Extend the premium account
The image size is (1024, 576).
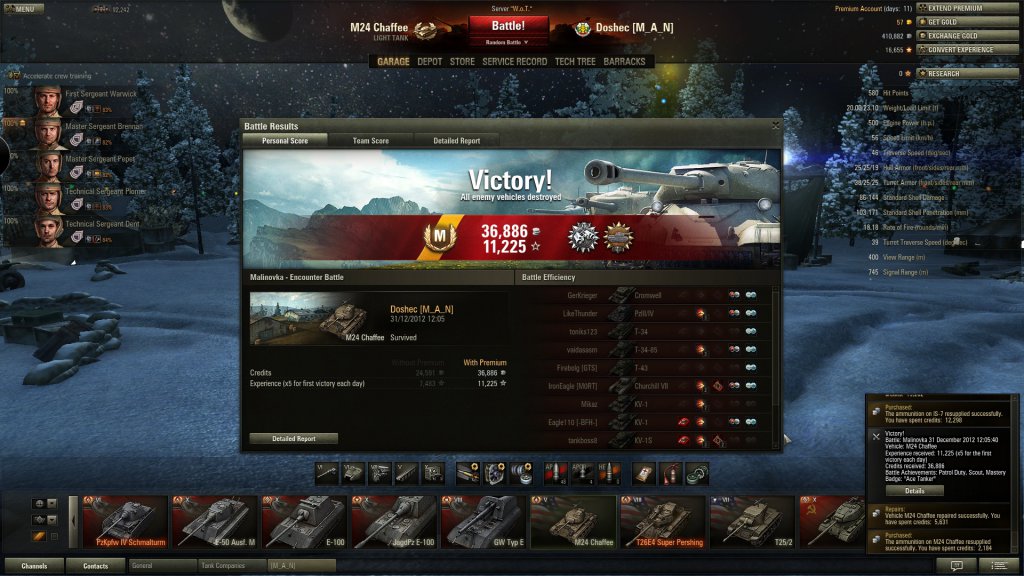coord(958,8)
